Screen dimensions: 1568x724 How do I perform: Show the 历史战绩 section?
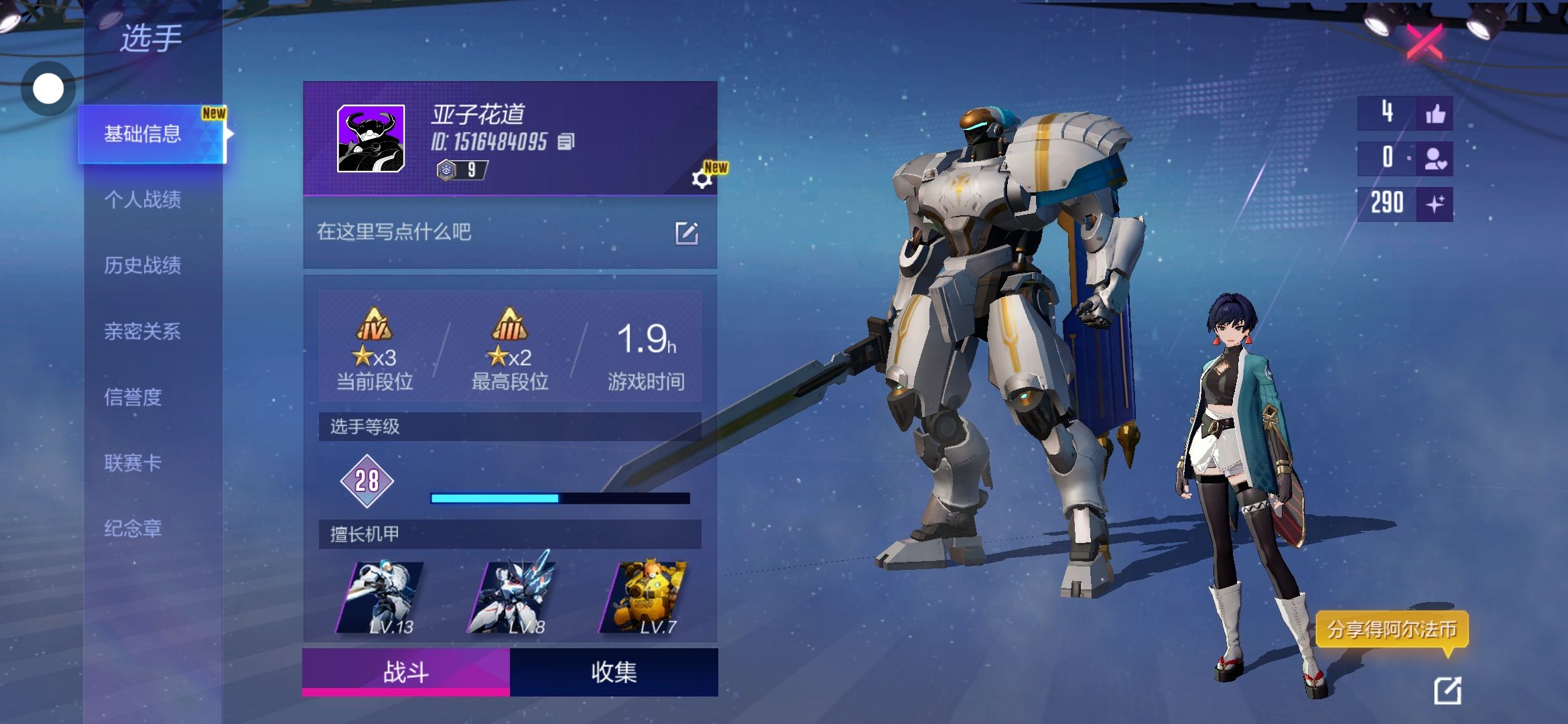[142, 265]
